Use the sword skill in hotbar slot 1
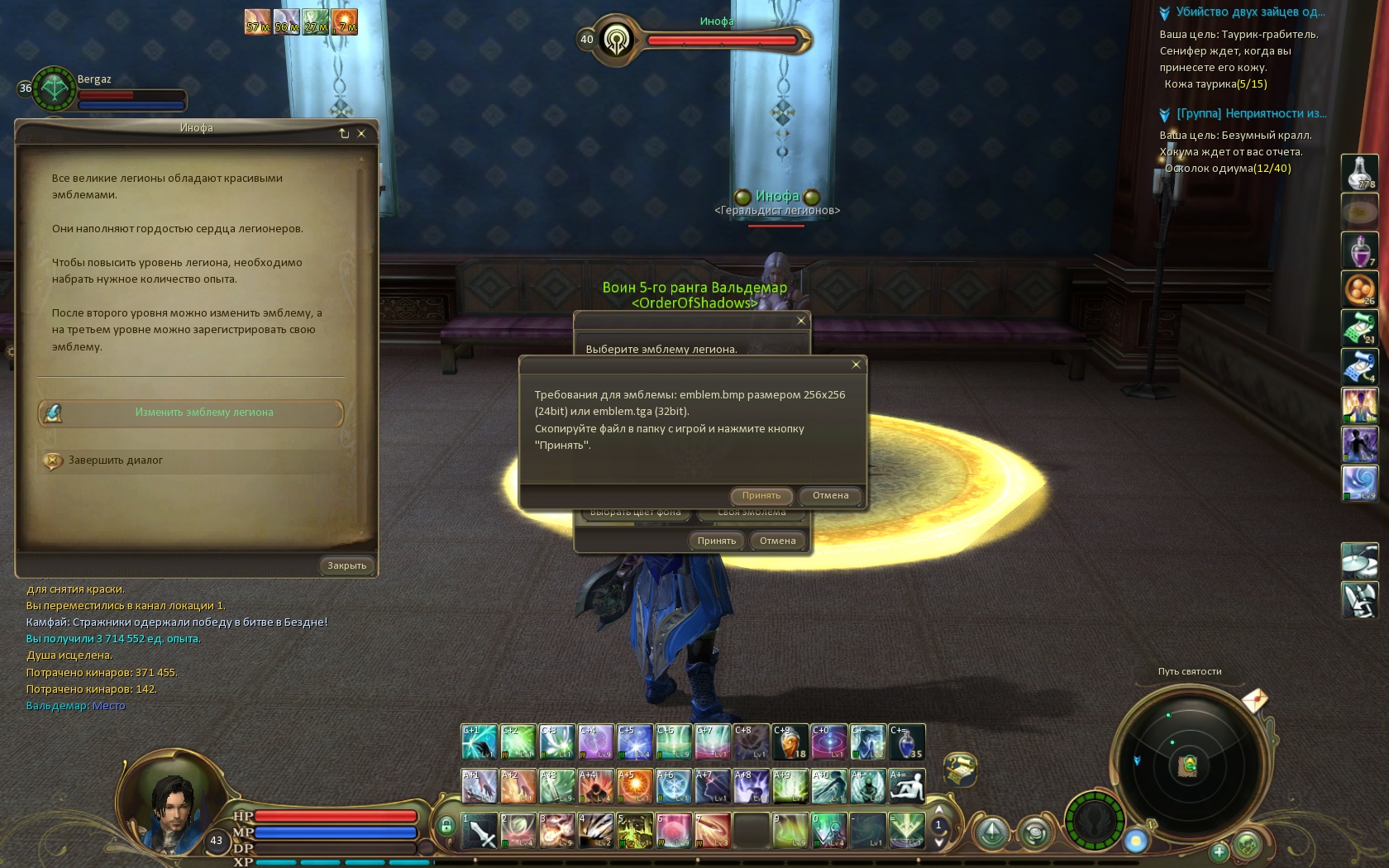The image size is (1389, 868). [x=479, y=831]
